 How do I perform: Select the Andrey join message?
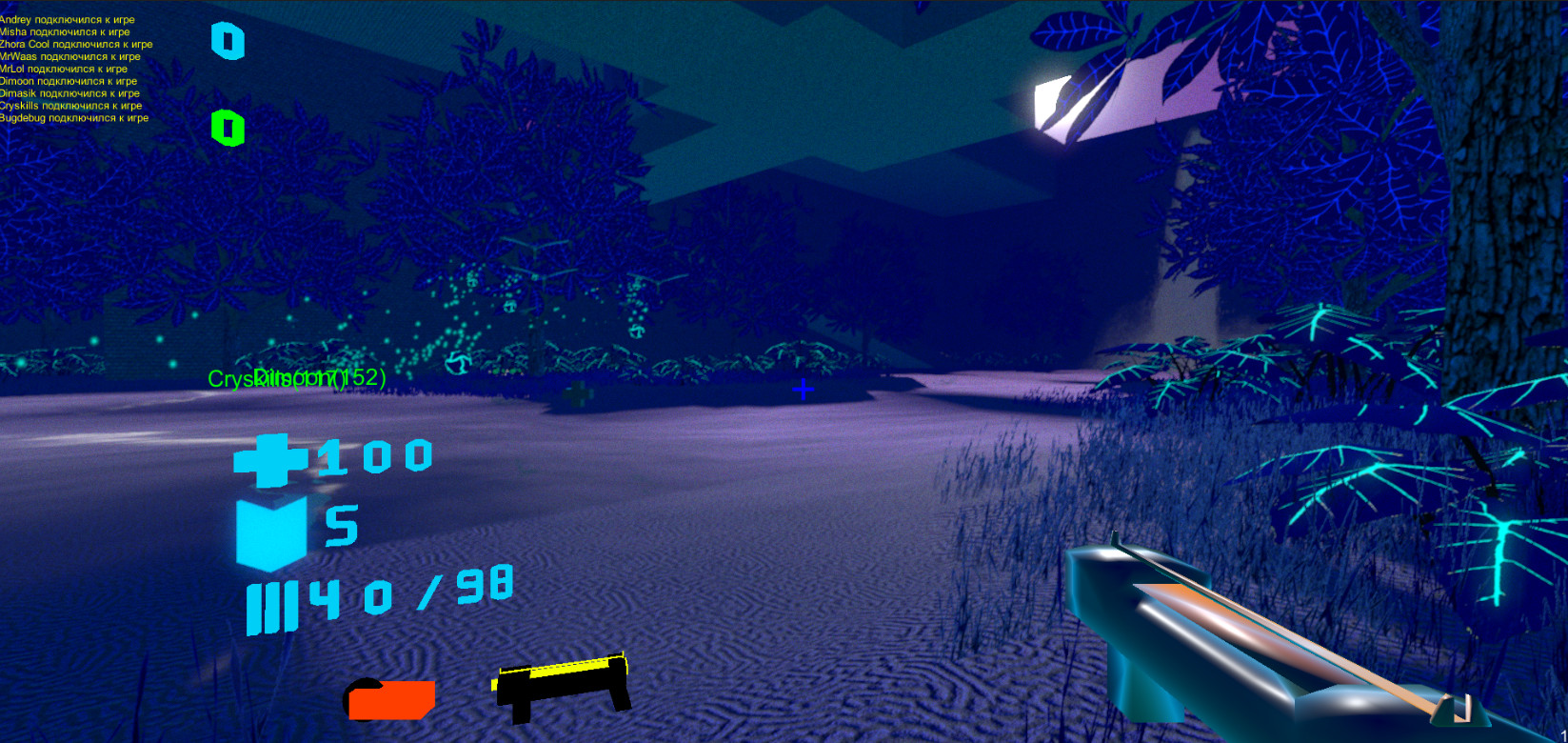pyautogui.click(x=67, y=18)
